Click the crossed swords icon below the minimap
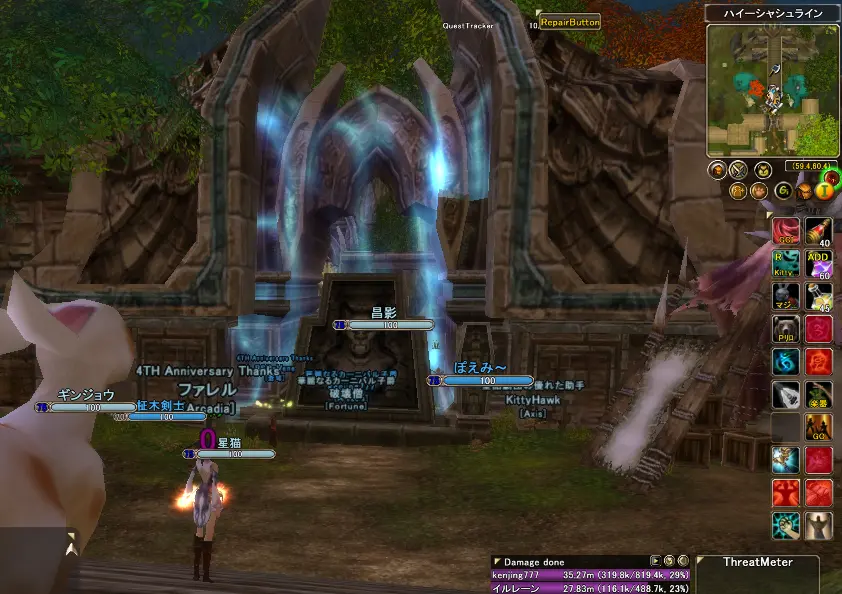The width and height of the screenshot is (842, 594). [739, 170]
